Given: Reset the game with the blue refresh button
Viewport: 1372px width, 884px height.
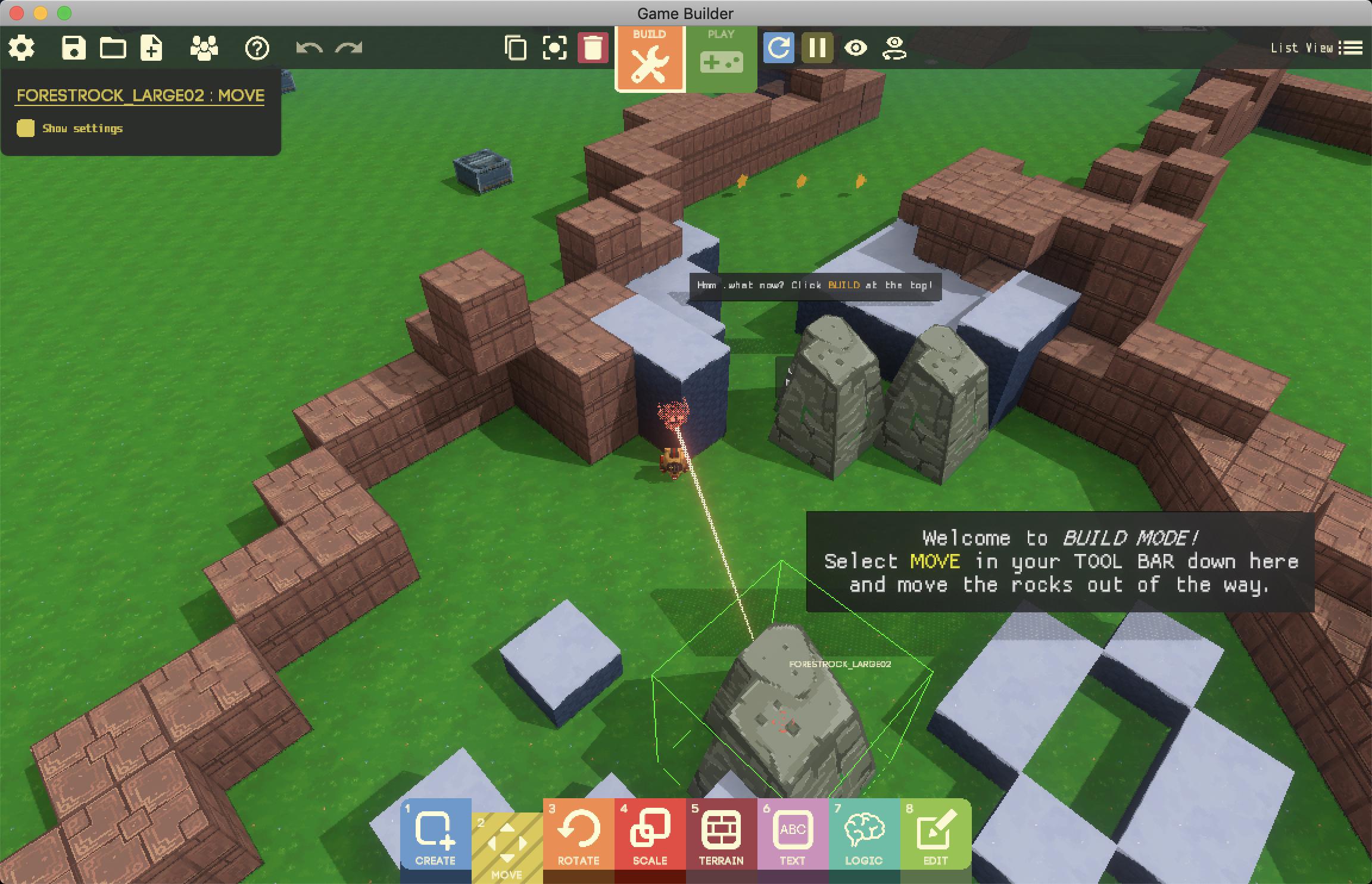Looking at the screenshot, I should (x=779, y=48).
